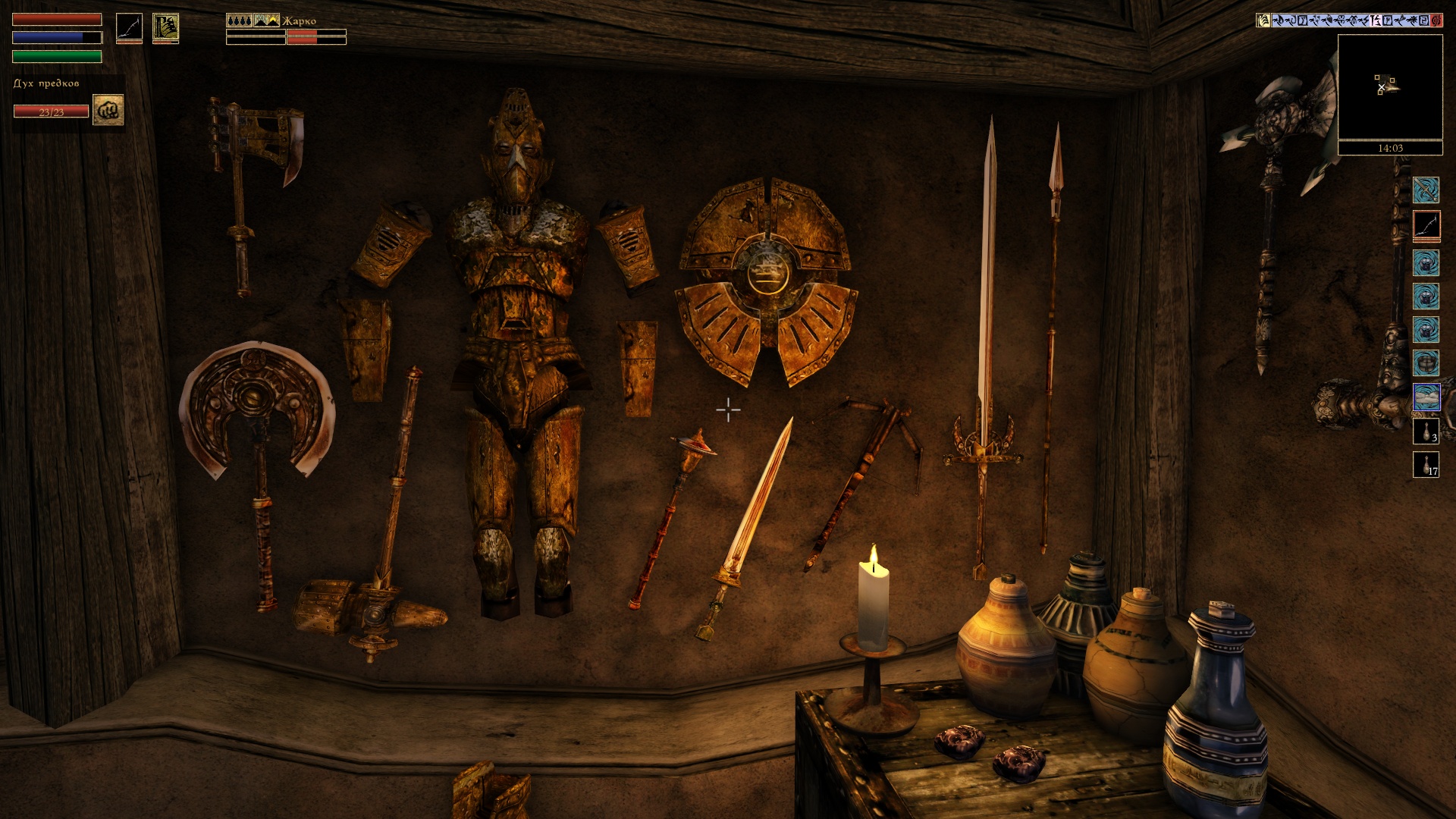
Task: Click the pink highlighted active effect icon
Action: point(1376,20)
